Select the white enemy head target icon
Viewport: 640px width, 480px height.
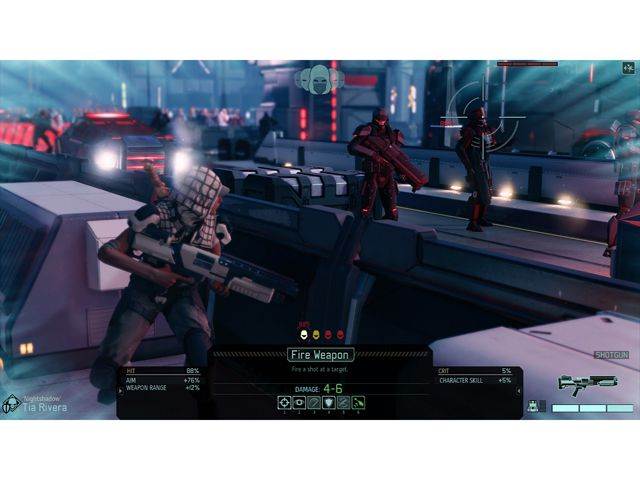tap(304, 334)
